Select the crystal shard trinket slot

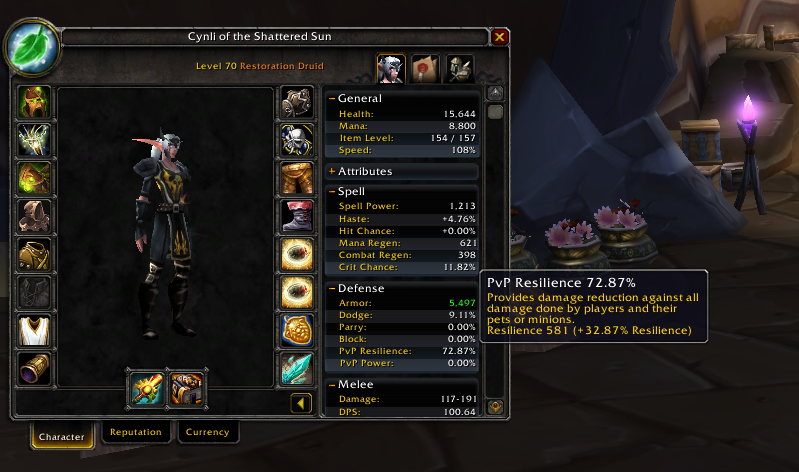296,368
